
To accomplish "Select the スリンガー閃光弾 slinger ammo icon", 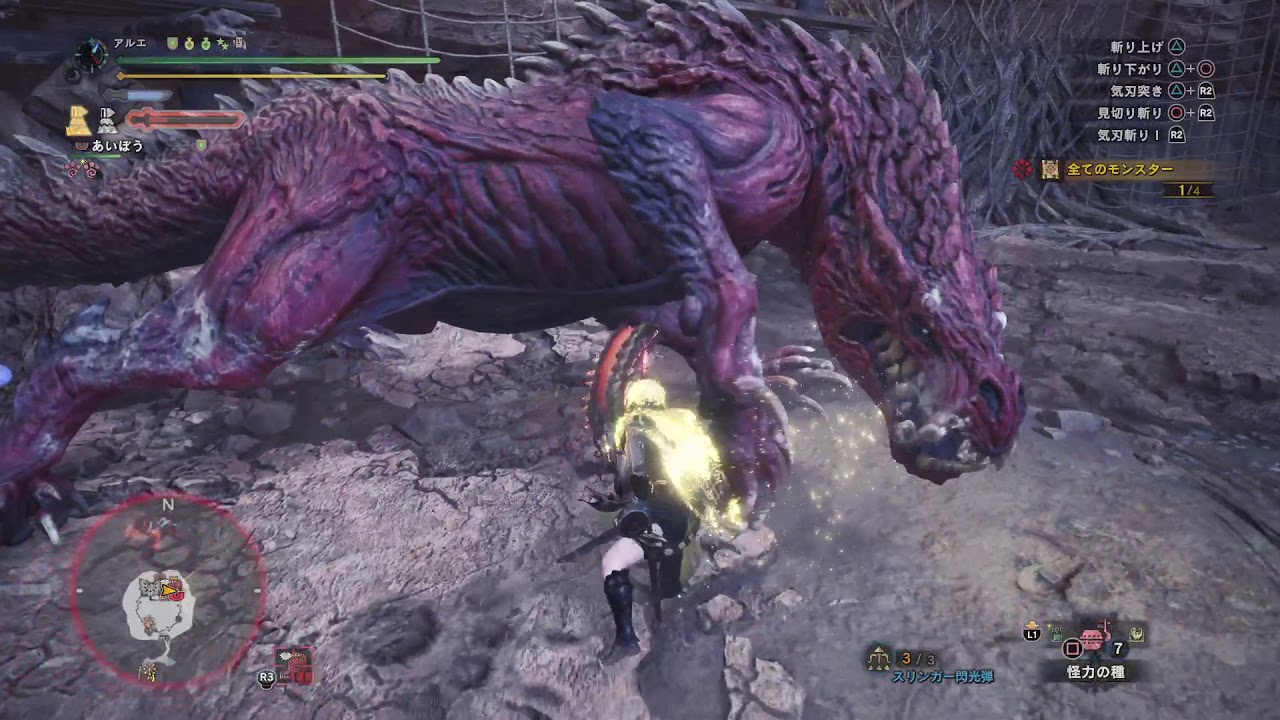I will pos(880,657).
